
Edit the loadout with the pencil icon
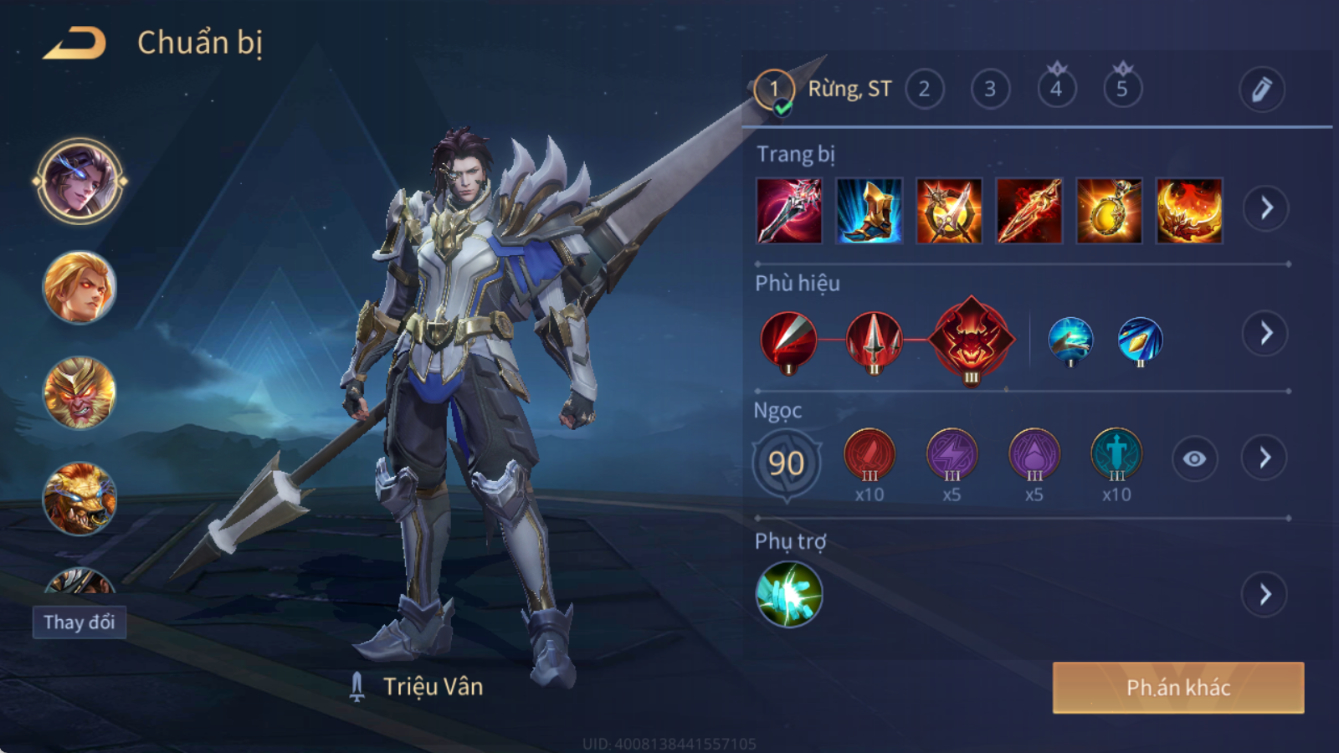point(1261,90)
